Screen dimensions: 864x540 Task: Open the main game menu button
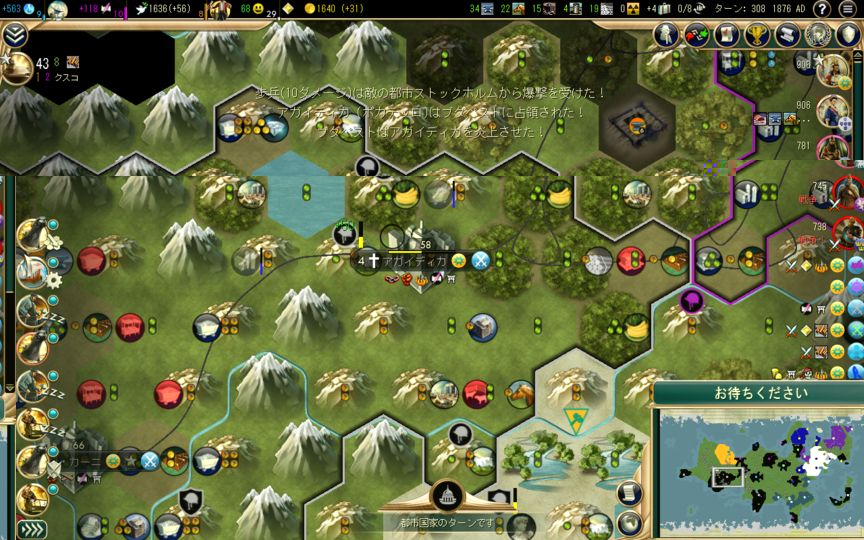point(847,9)
